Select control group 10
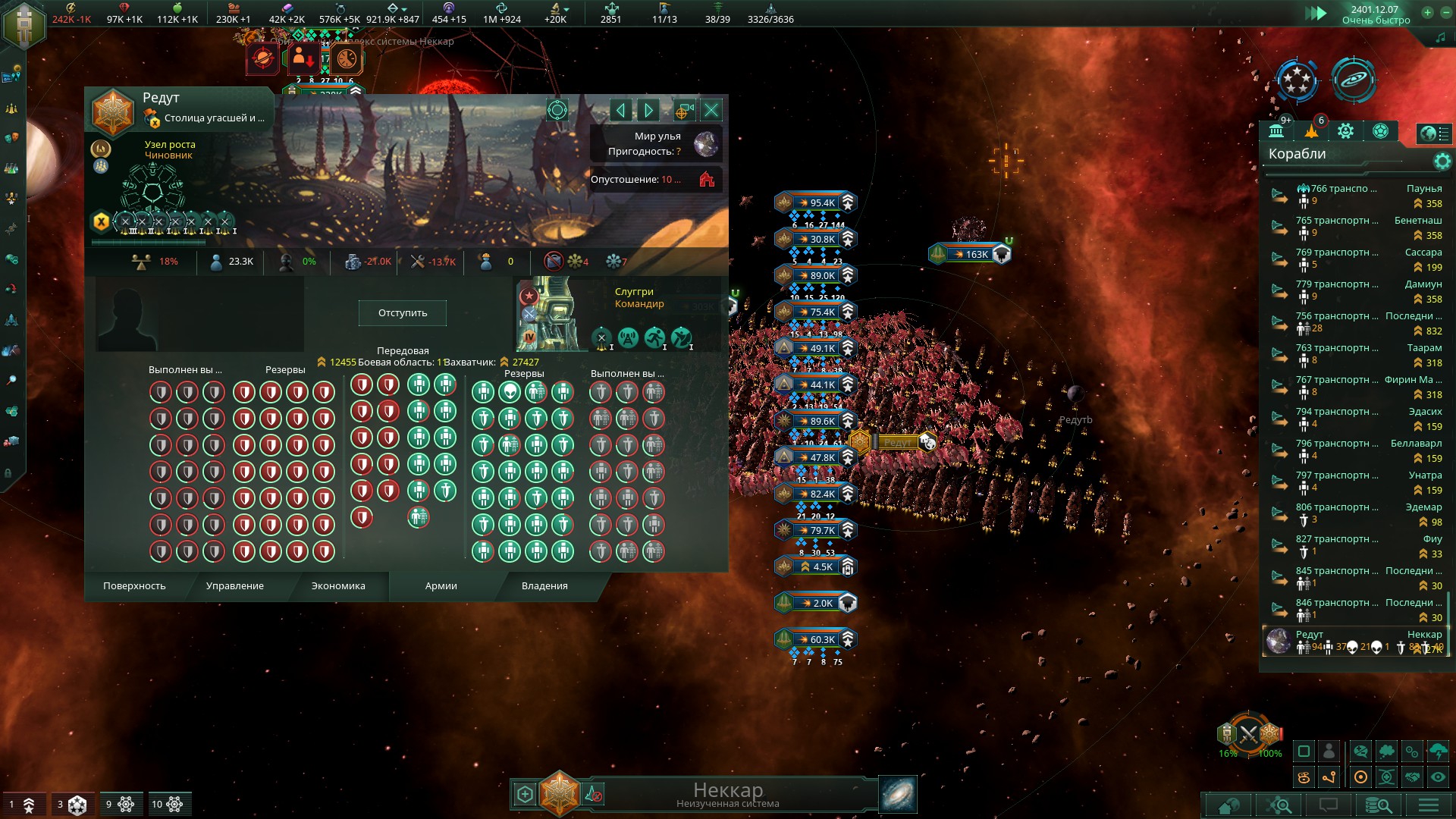 168,805
